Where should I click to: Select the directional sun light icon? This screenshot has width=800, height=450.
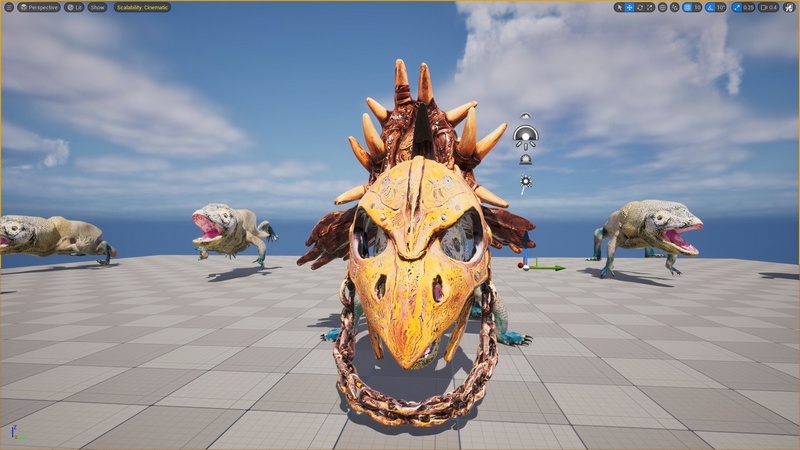point(525,183)
